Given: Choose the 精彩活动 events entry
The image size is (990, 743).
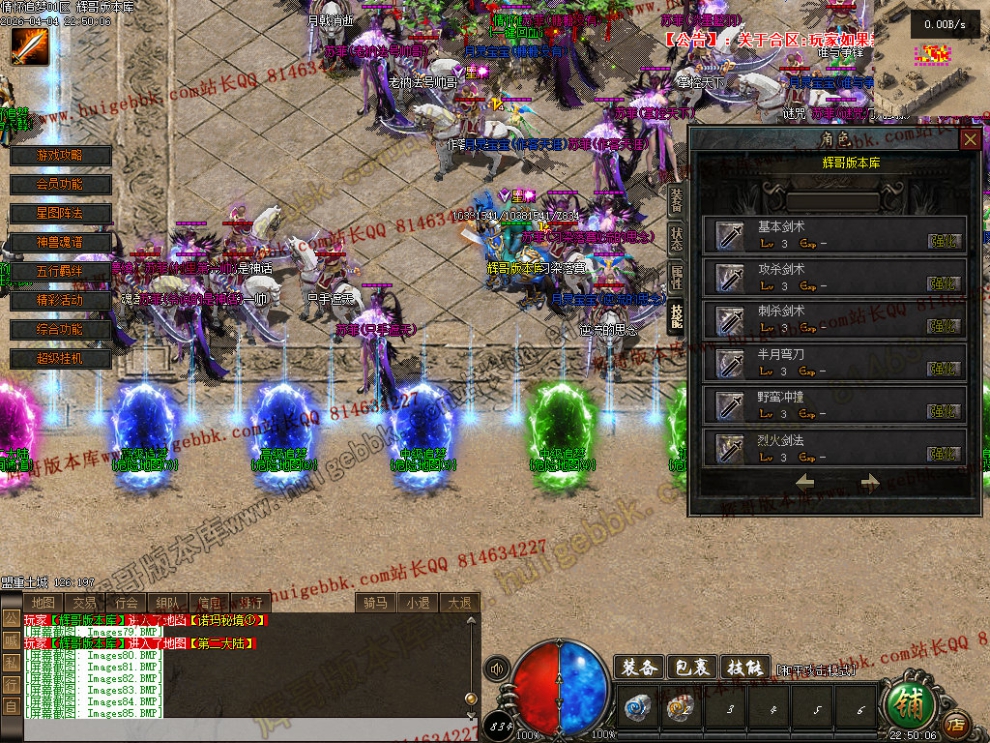Looking at the screenshot, I should [60, 300].
